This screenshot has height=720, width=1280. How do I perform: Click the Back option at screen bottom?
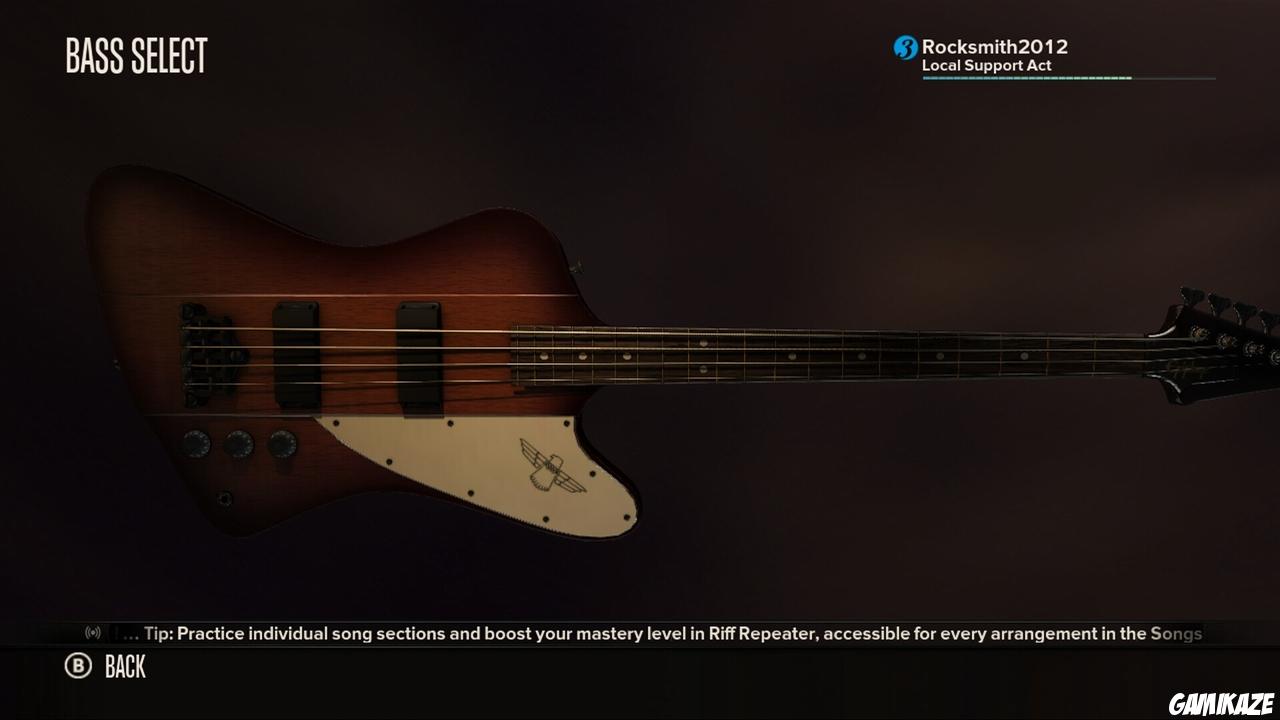click(124, 667)
